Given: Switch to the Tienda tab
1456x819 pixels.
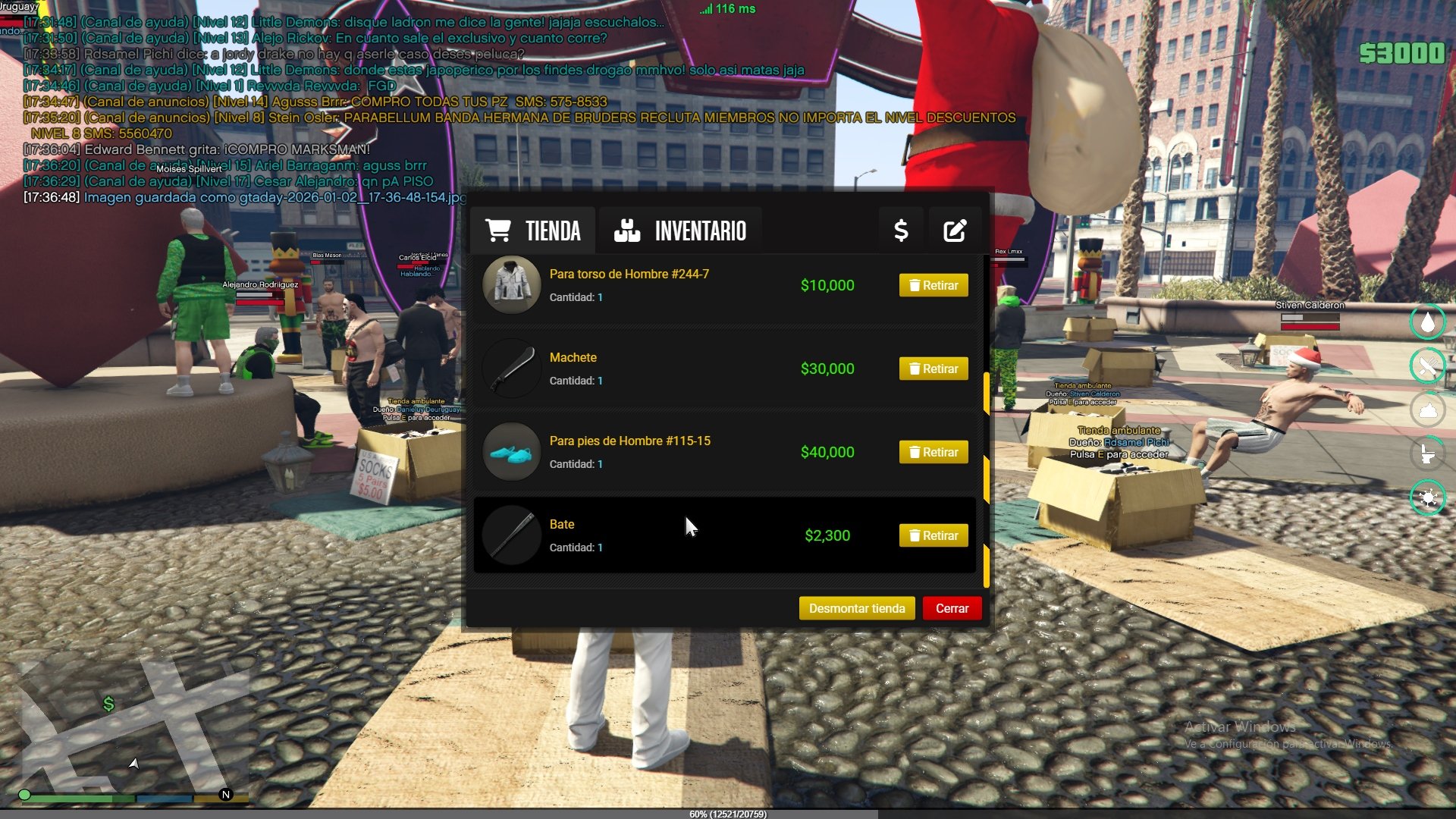Looking at the screenshot, I should pyautogui.click(x=533, y=231).
